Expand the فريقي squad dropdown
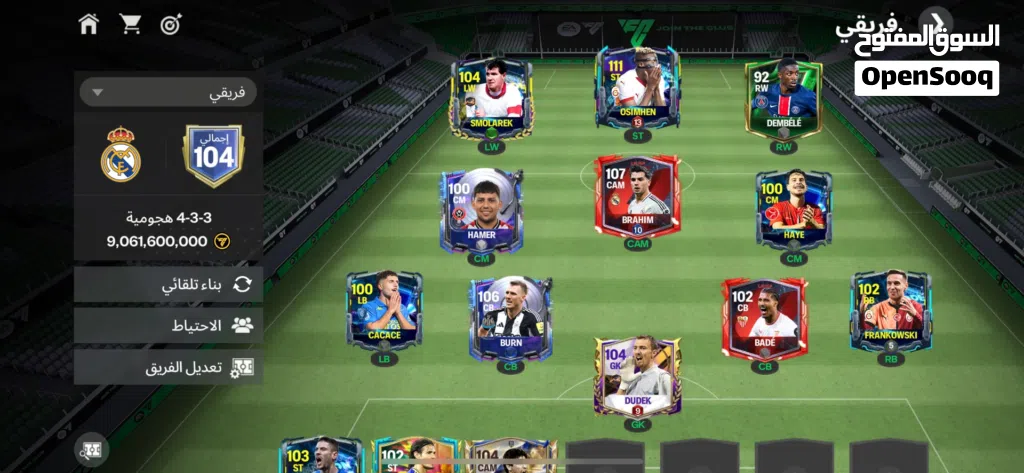The height and width of the screenshot is (473, 1024). [x=167, y=93]
